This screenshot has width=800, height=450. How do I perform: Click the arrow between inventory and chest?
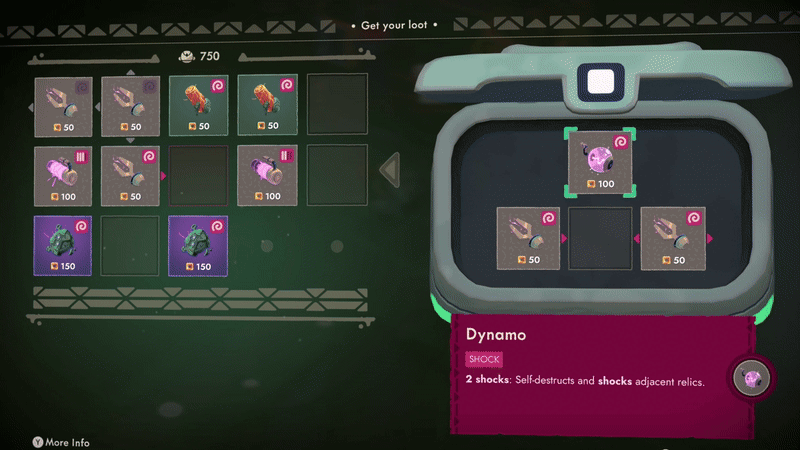390,169
